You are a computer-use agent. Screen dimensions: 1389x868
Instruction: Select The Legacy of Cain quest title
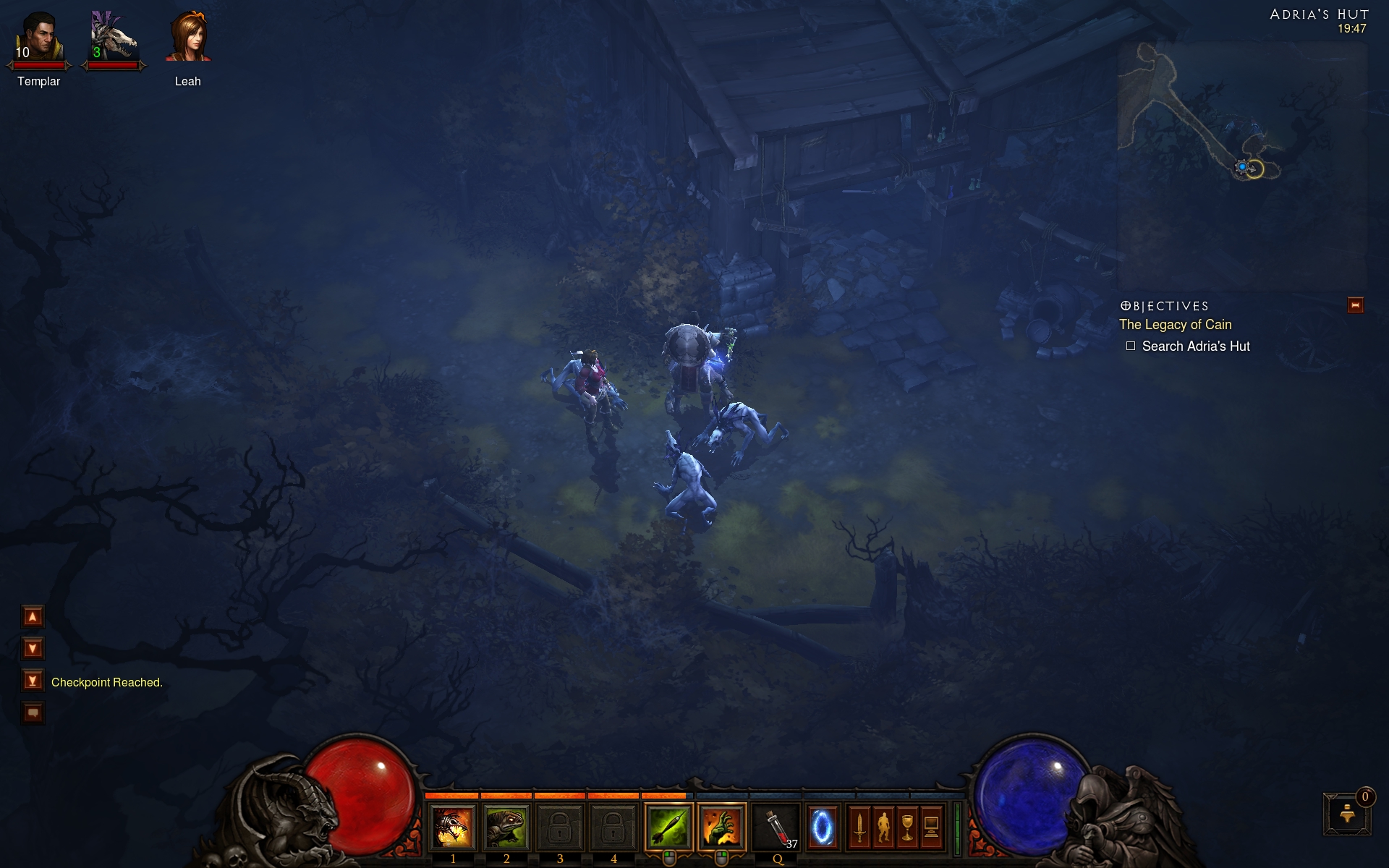pyautogui.click(x=1175, y=325)
